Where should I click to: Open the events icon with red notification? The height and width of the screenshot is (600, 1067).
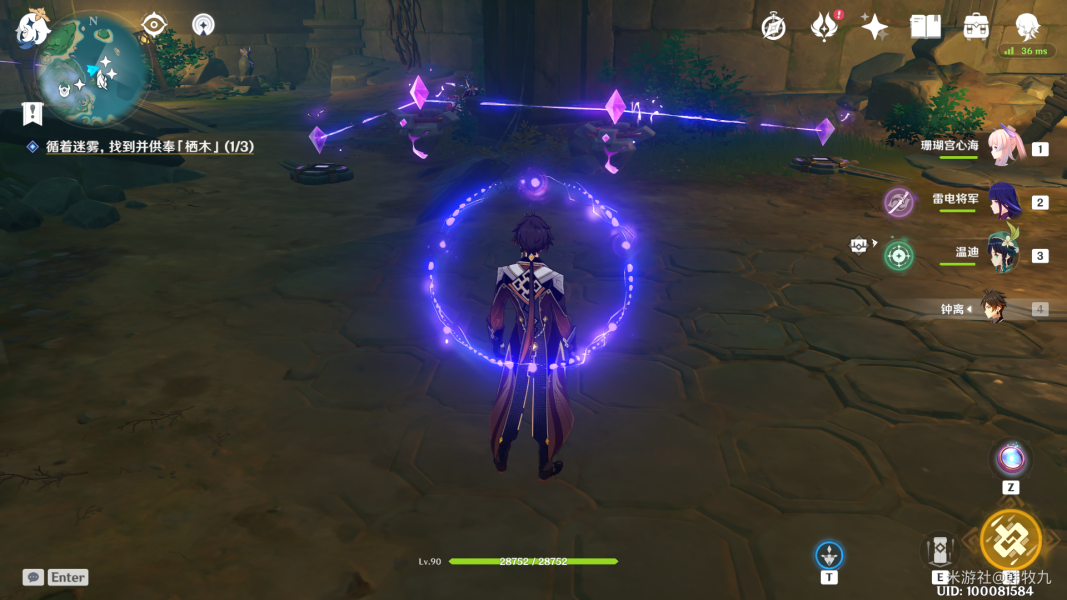click(824, 27)
